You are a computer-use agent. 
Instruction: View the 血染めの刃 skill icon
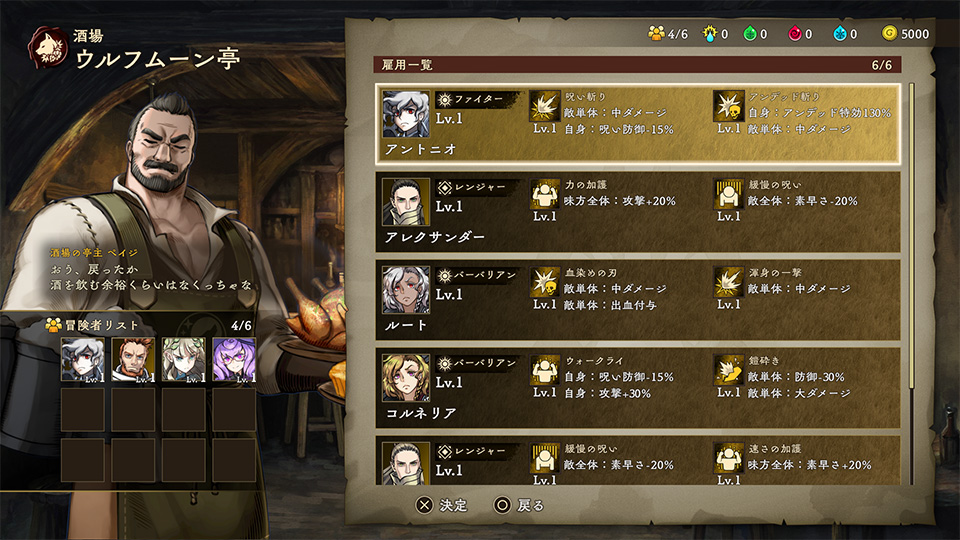(x=544, y=282)
